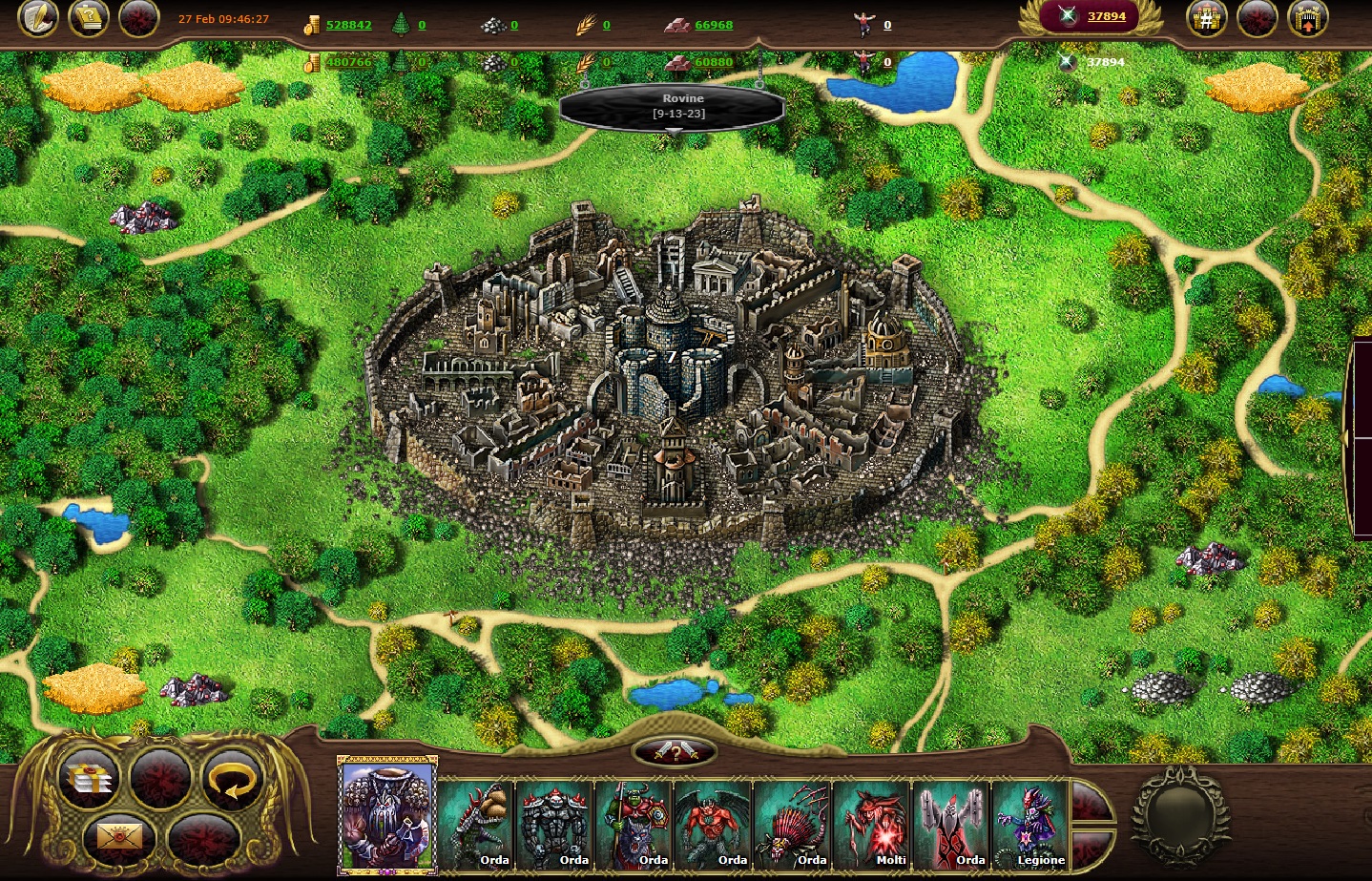This screenshot has height=881, width=1372.
Task: Pick the red winged demon unit
Action: tap(714, 824)
